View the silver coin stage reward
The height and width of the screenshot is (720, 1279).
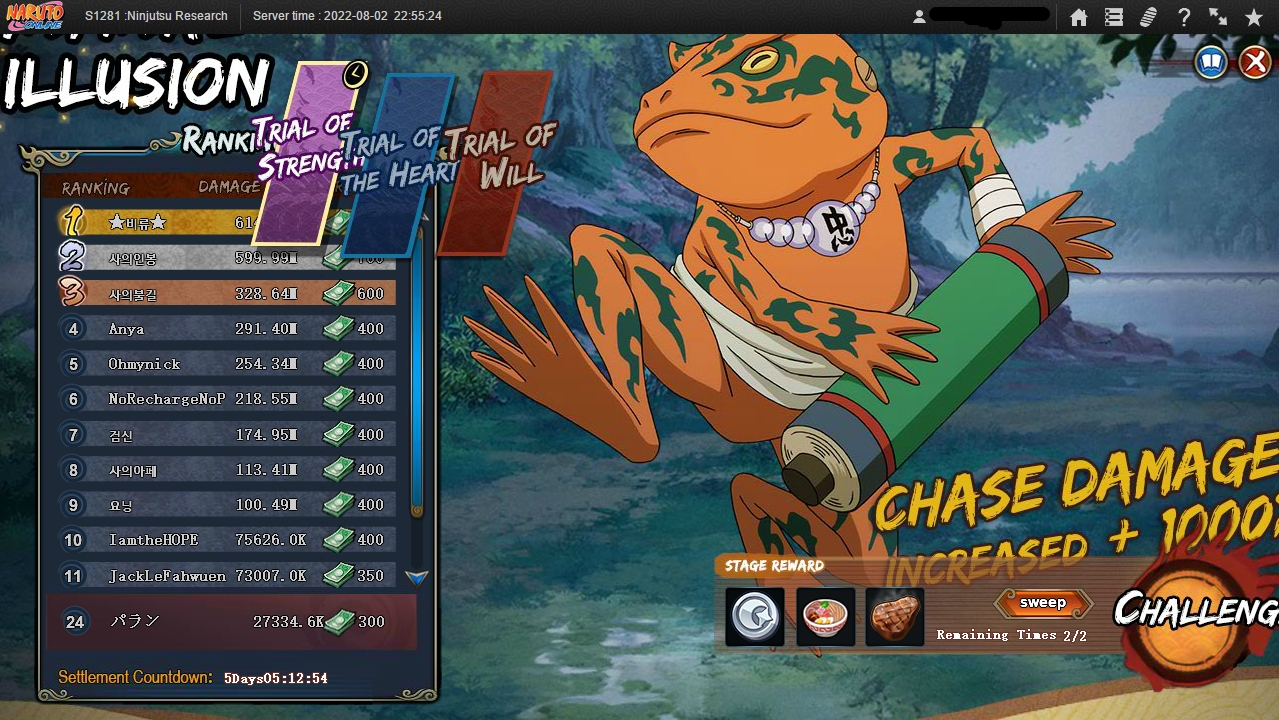755,616
